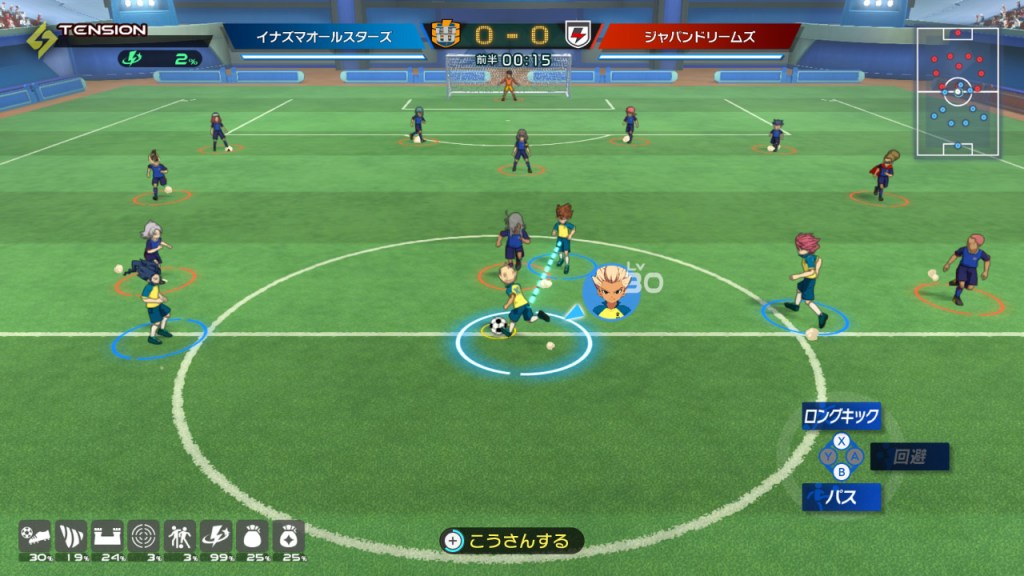Select the ロングキック long kick action
Screen dimensions: 1024x576
[841, 416]
